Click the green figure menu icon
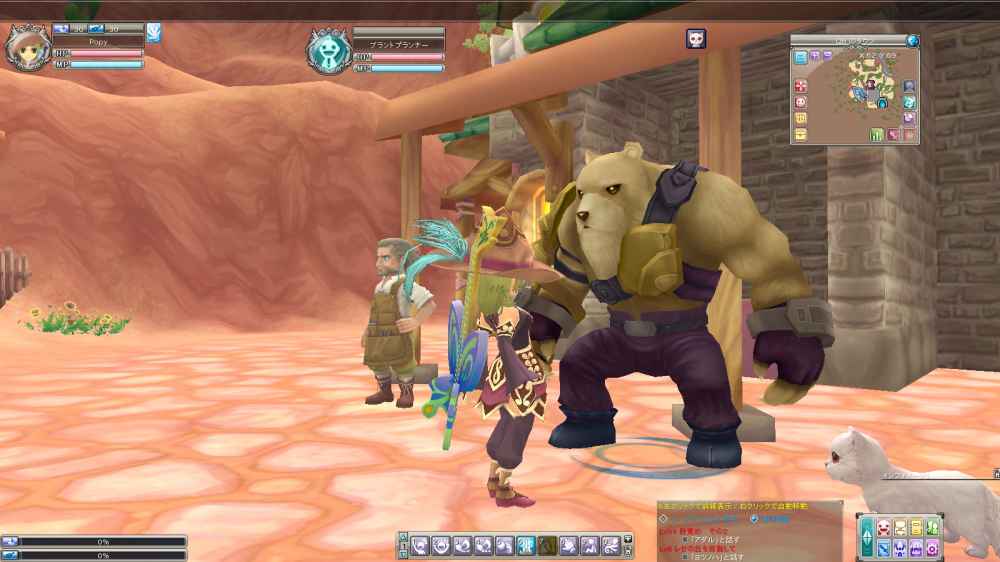The width and height of the screenshot is (1000, 562). [932, 528]
